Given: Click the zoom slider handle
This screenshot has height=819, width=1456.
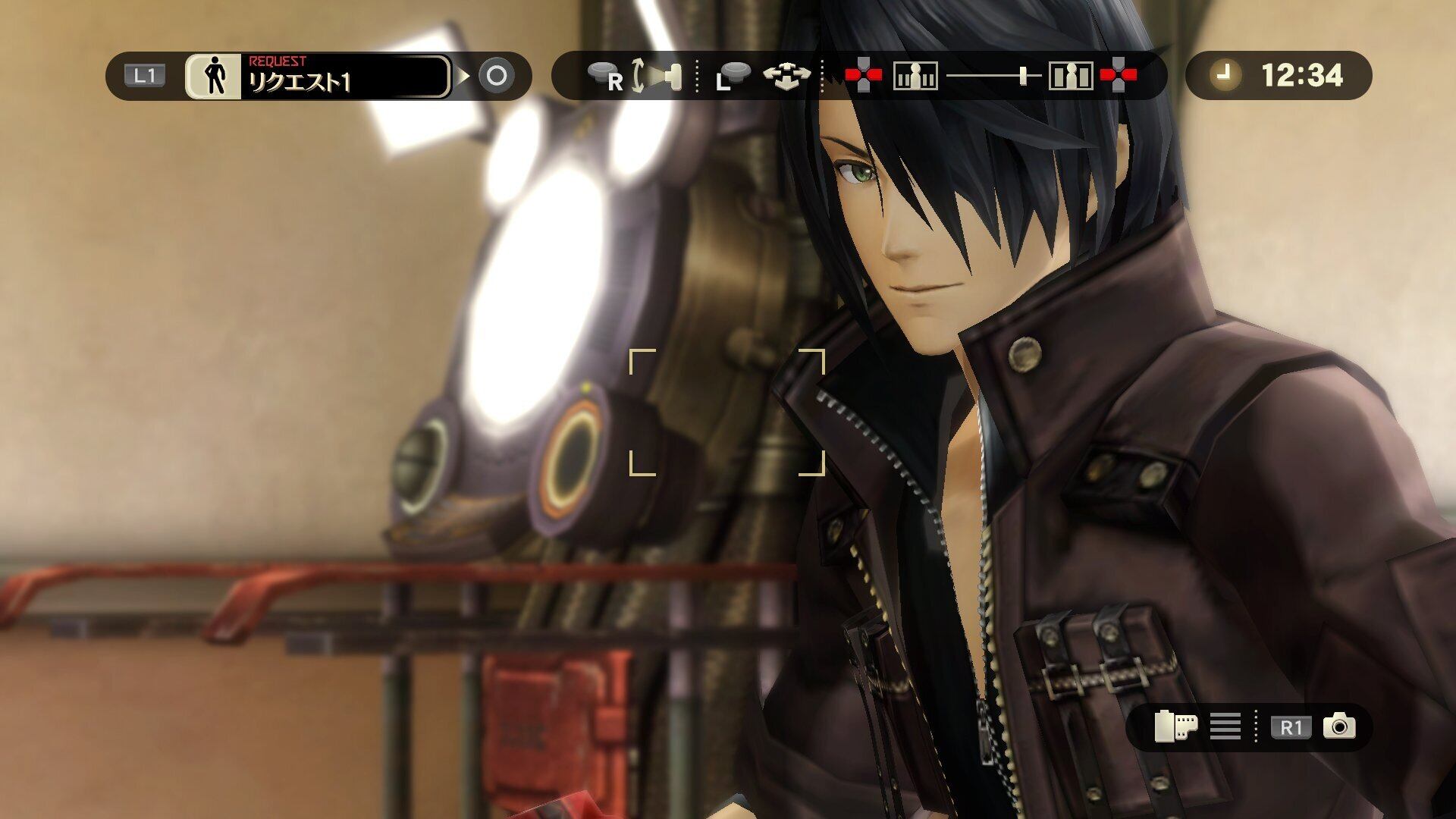Looking at the screenshot, I should (1024, 75).
